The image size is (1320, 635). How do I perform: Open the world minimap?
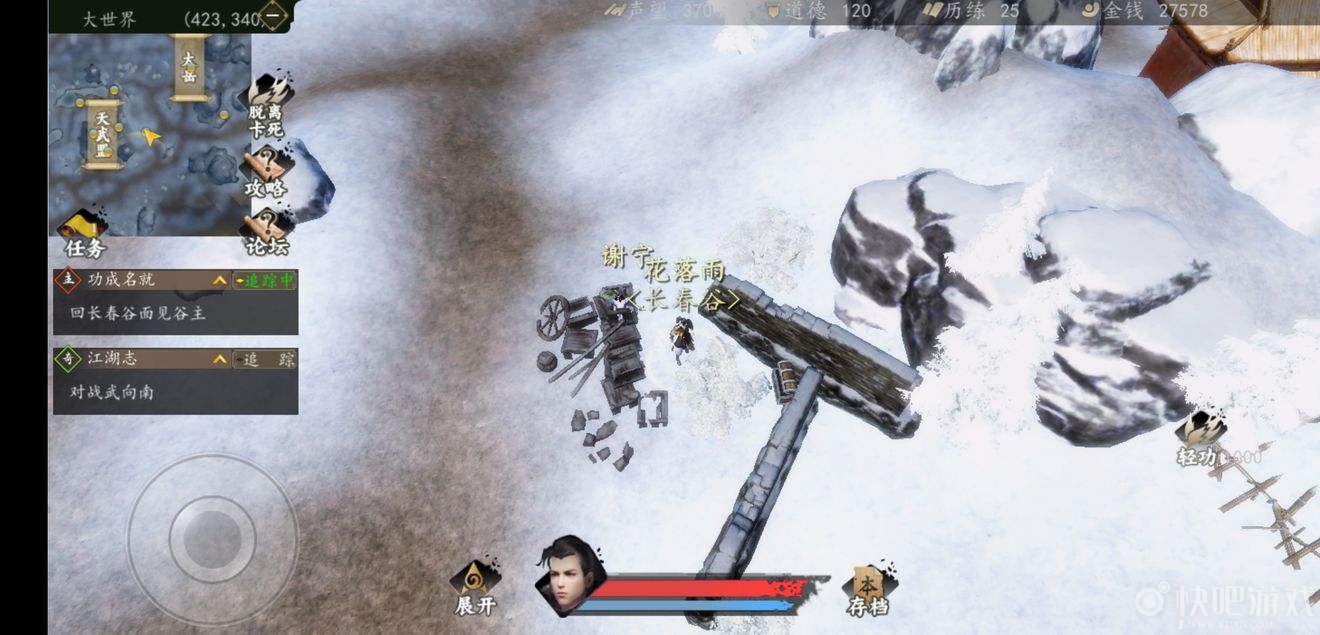tap(150, 135)
